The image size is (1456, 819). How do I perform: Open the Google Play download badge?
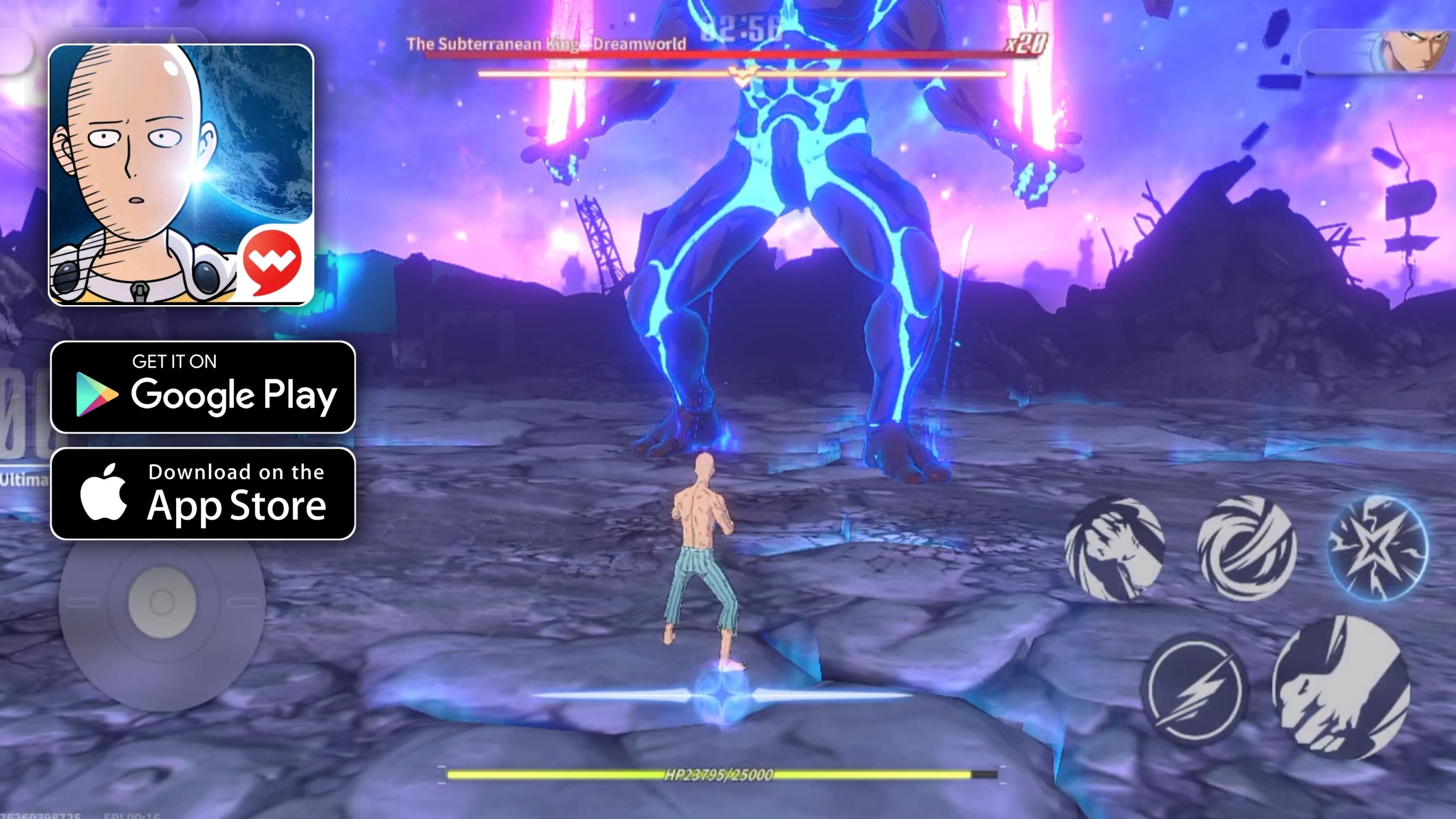point(203,387)
